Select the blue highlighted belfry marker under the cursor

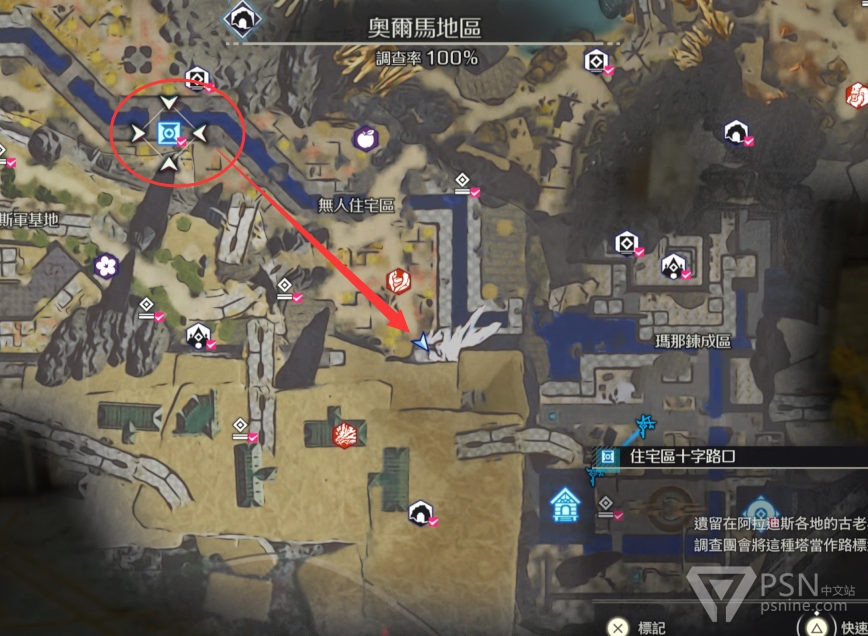tap(170, 131)
